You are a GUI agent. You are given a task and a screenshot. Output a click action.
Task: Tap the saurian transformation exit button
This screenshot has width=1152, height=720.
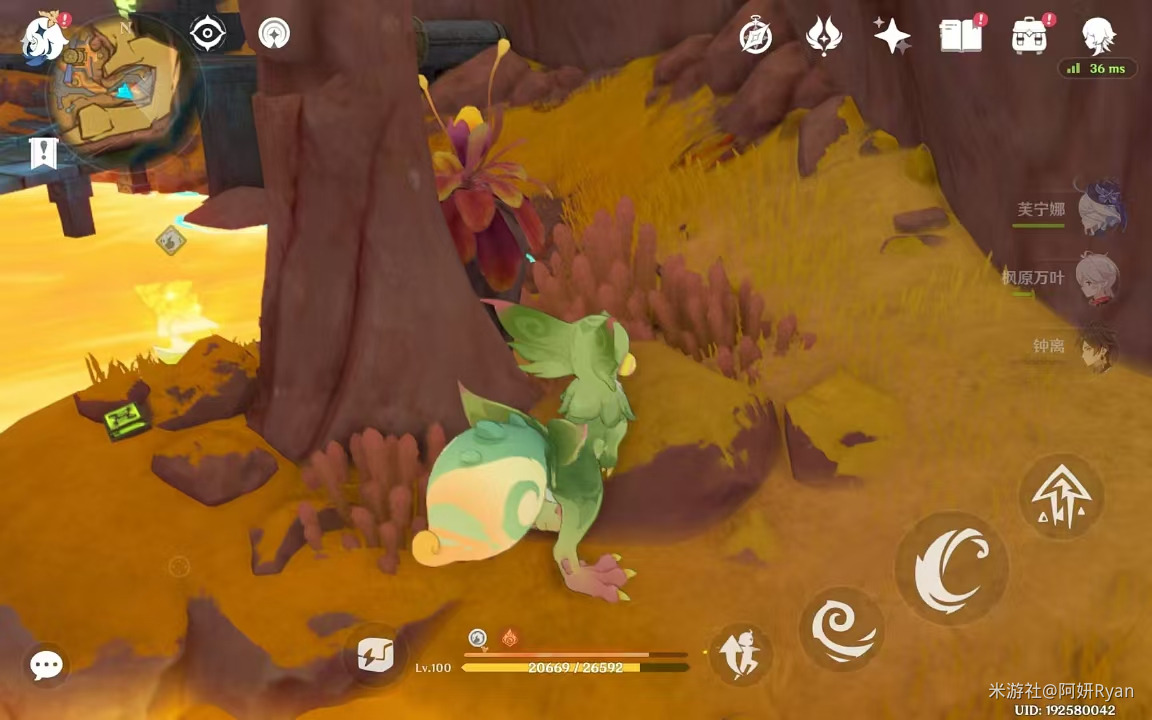(740, 655)
